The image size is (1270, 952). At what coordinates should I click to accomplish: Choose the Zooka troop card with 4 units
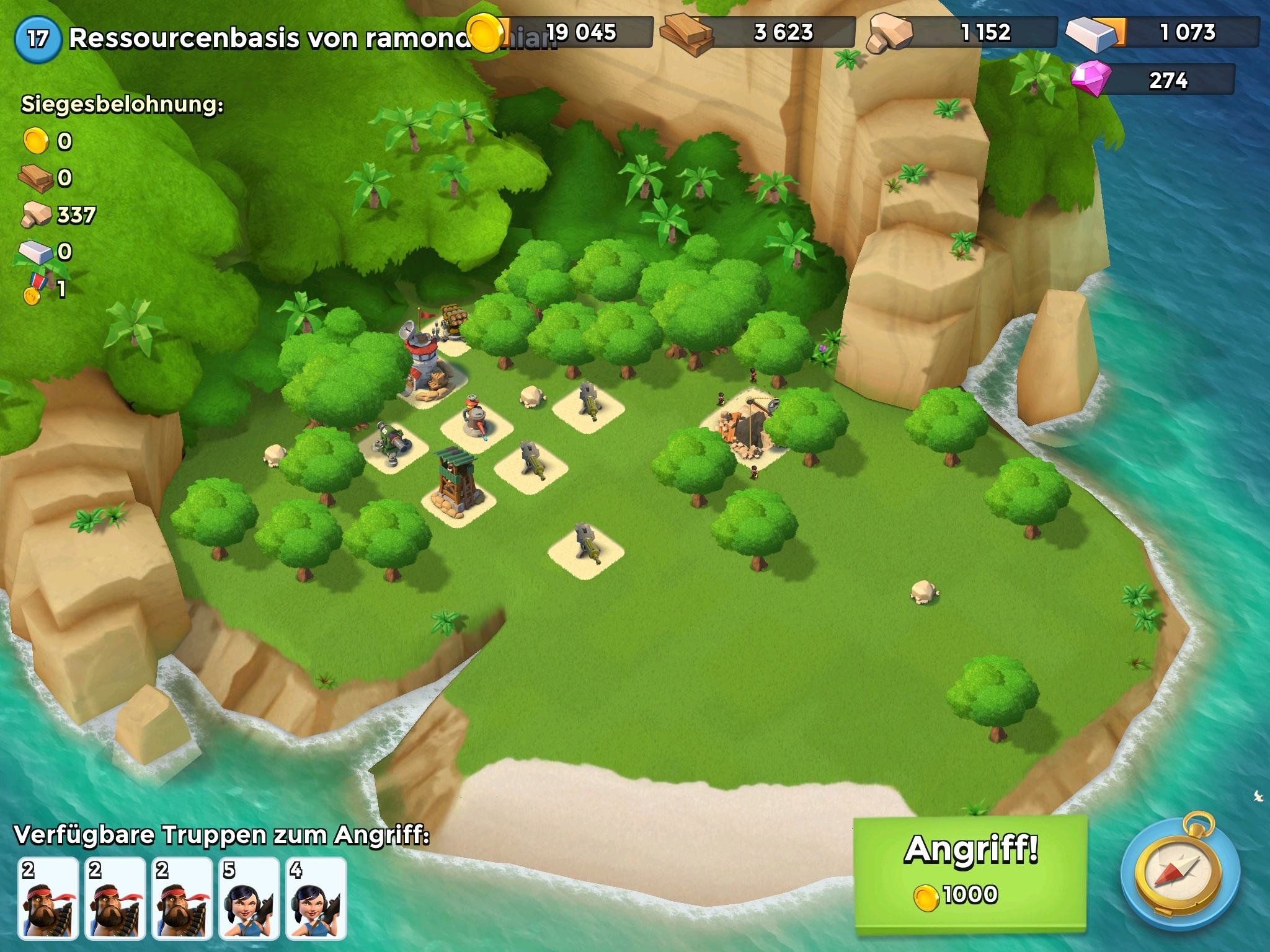(x=316, y=898)
